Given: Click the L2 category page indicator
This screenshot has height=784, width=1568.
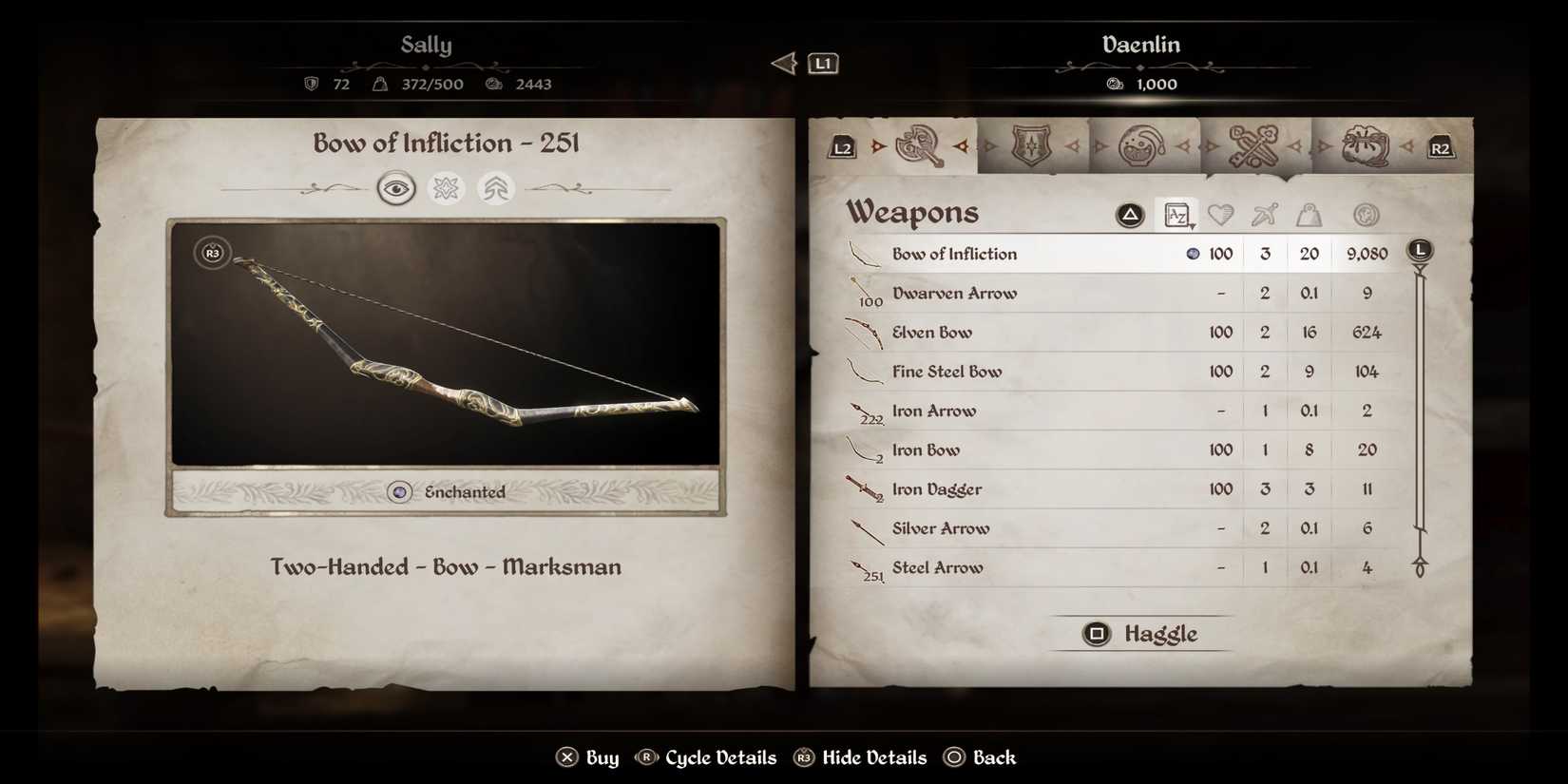Looking at the screenshot, I should 840,147.
